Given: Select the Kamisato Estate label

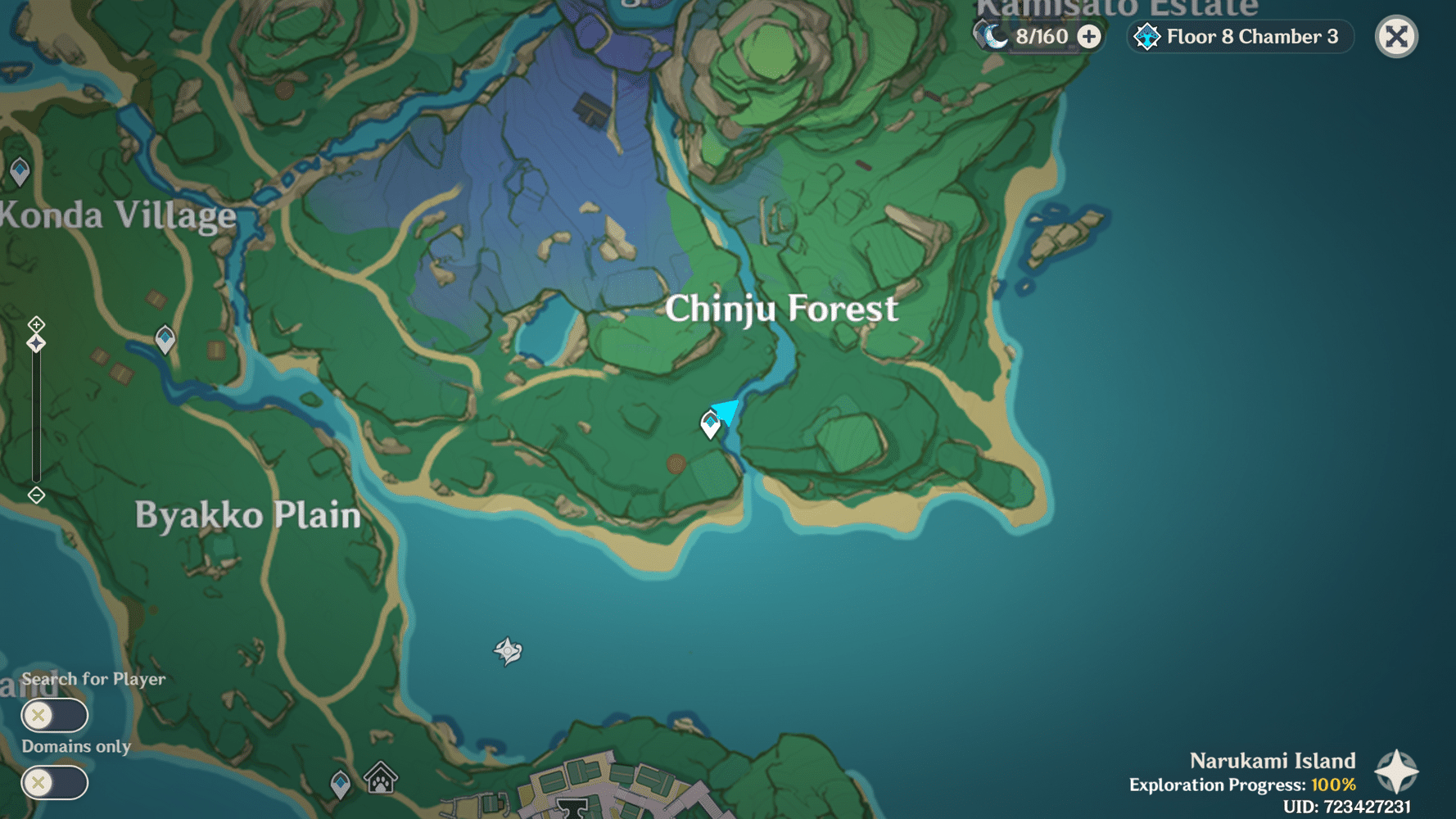Looking at the screenshot, I should click(x=1117, y=8).
